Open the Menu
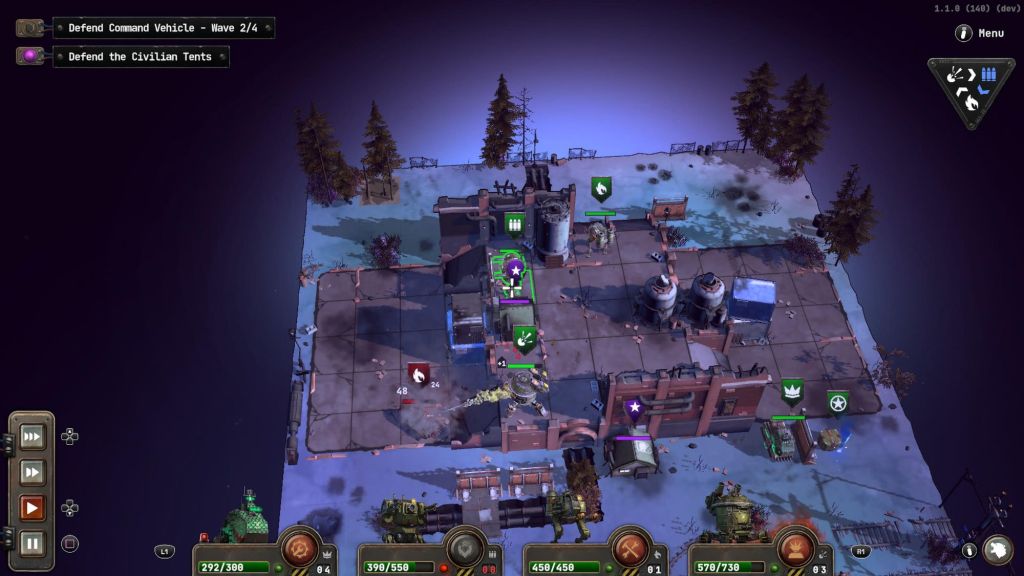1024x576 pixels. (979, 33)
